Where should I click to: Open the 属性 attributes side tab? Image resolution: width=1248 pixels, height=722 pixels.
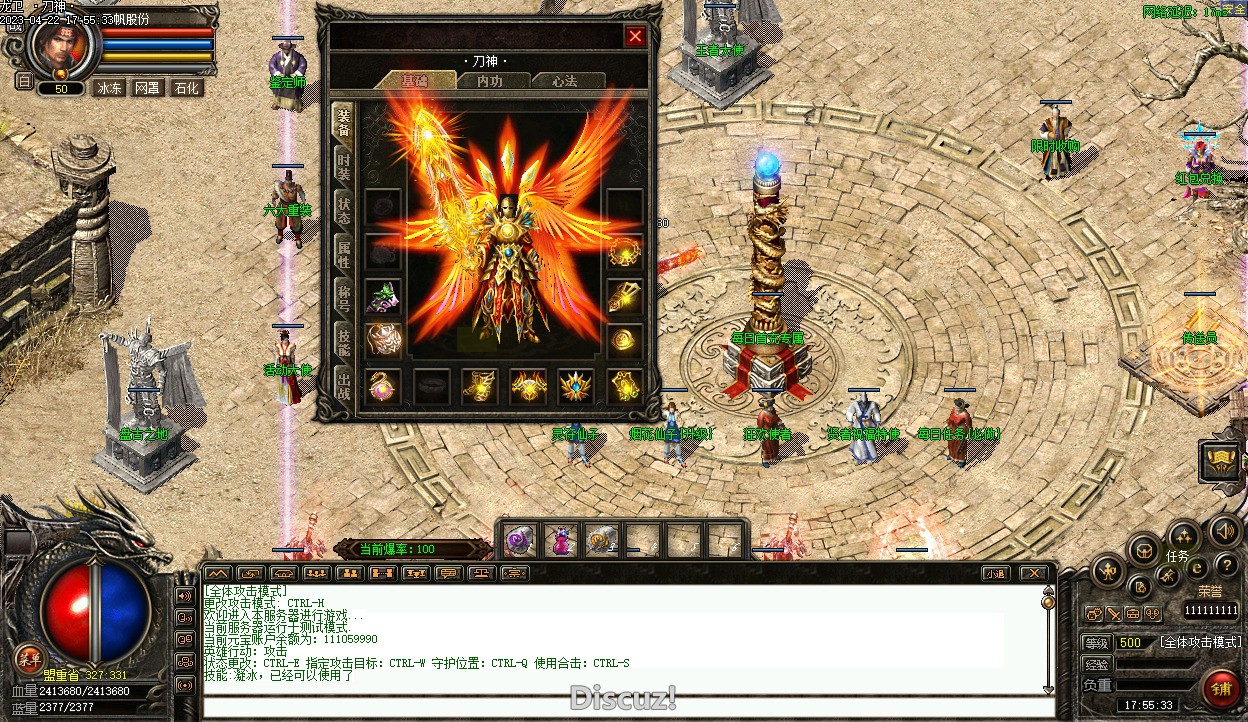[x=343, y=253]
